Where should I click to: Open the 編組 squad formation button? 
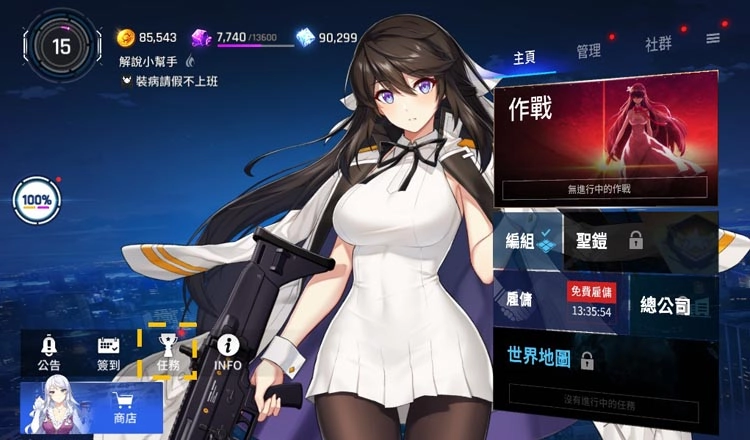tap(527, 240)
